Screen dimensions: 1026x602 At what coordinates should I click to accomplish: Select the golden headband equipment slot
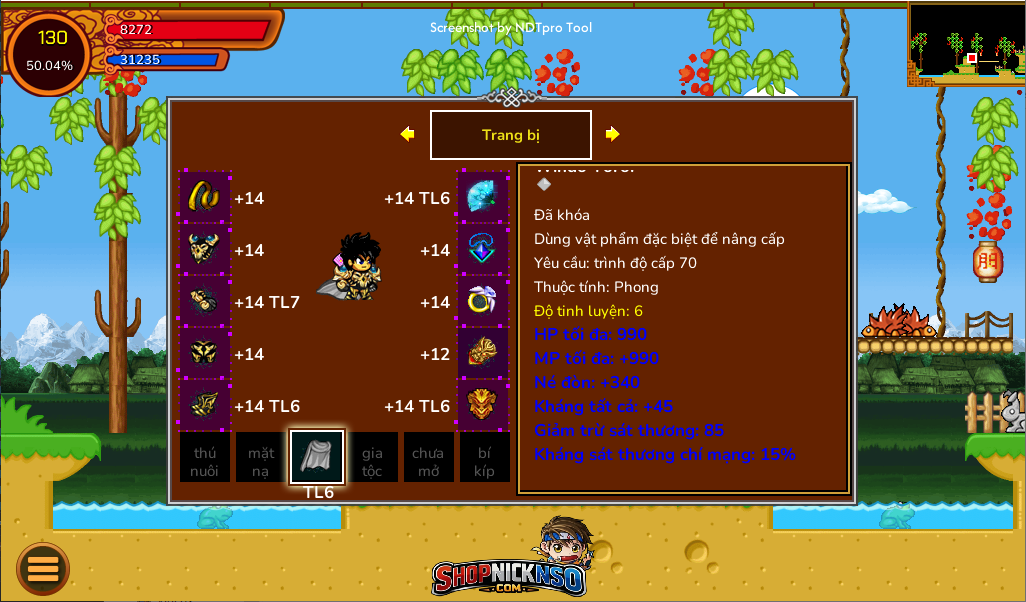coord(205,197)
